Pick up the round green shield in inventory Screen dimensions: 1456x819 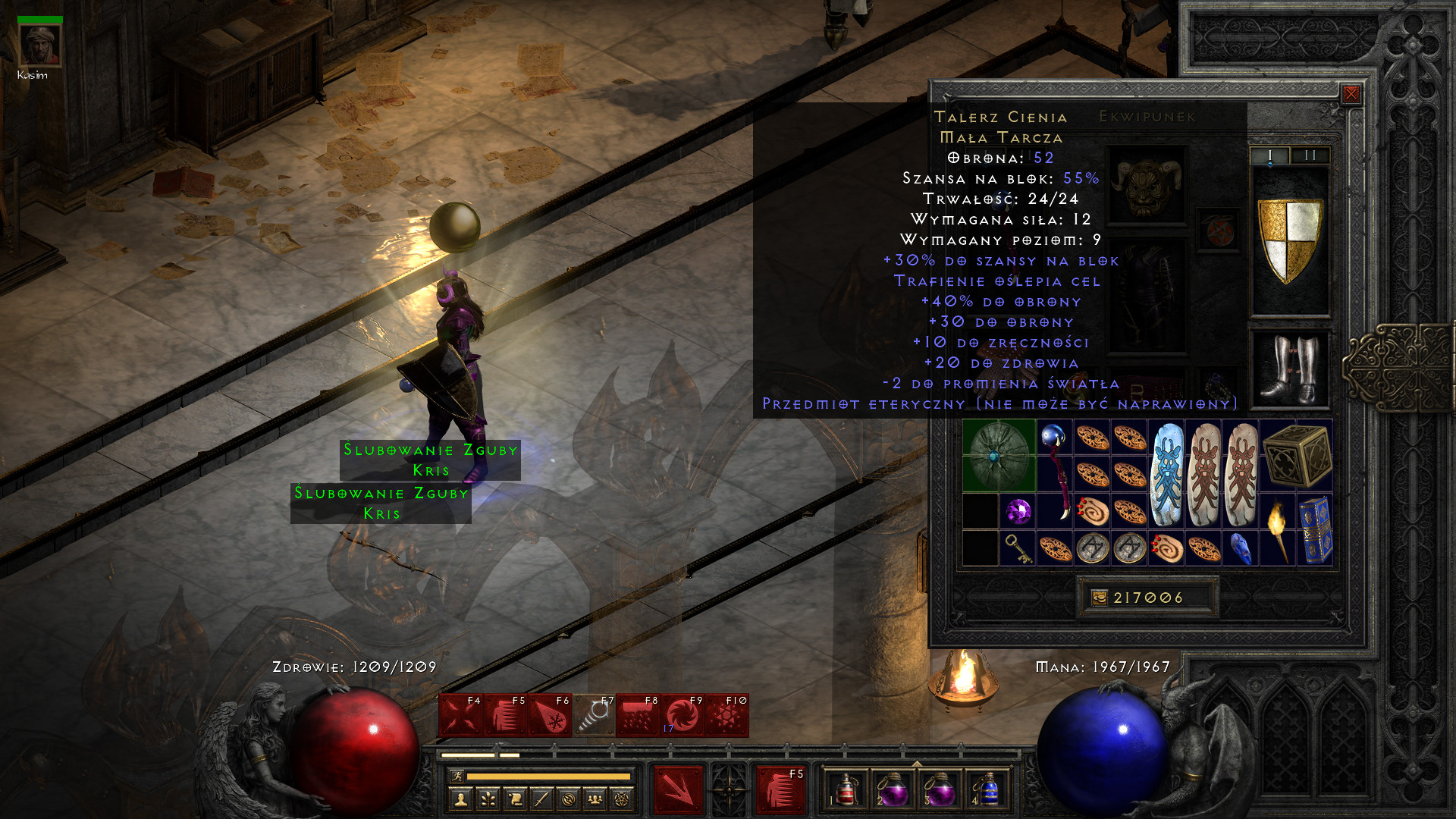point(999,455)
